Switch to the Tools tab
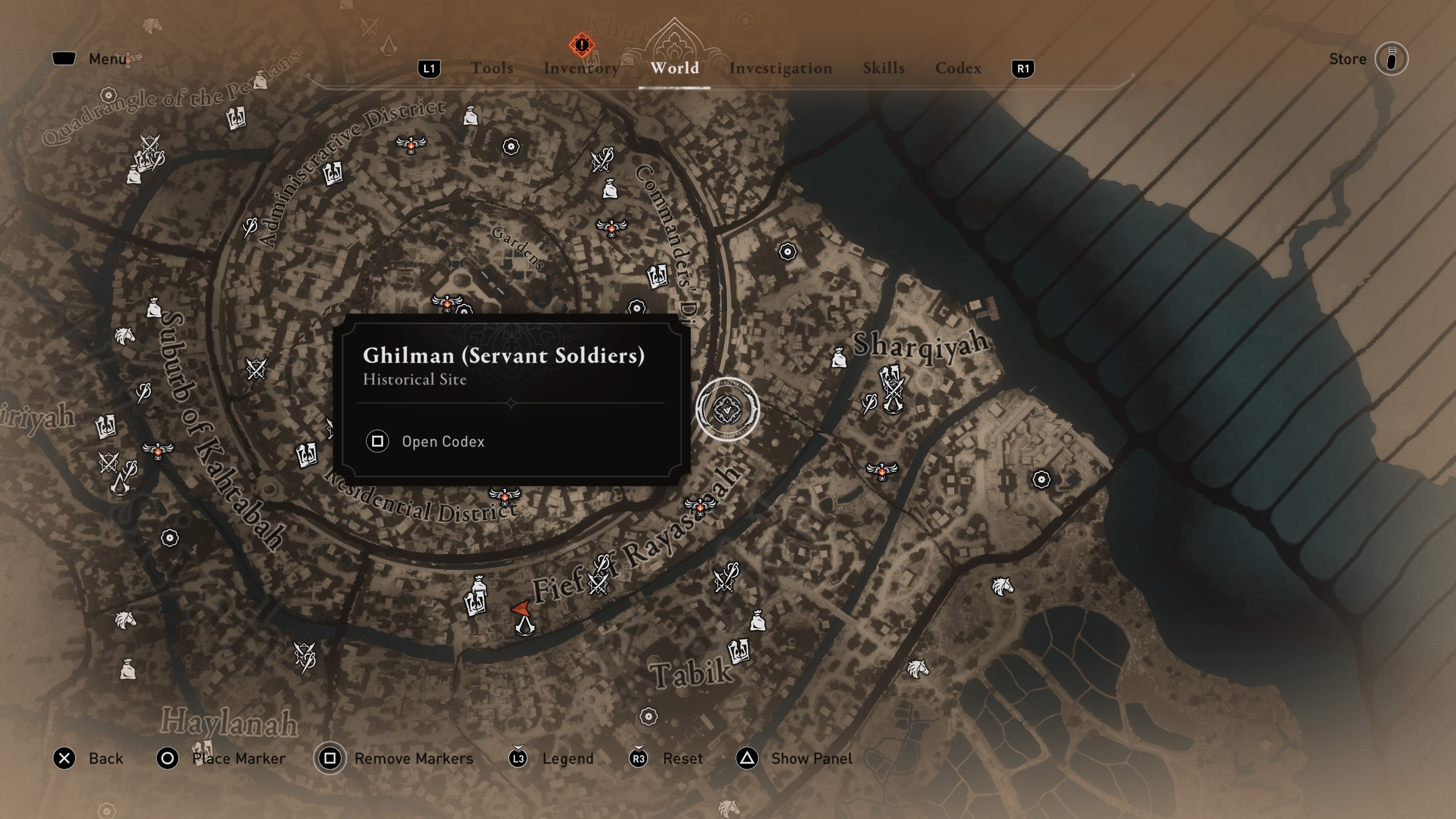The height and width of the screenshot is (819, 1456). tap(492, 68)
